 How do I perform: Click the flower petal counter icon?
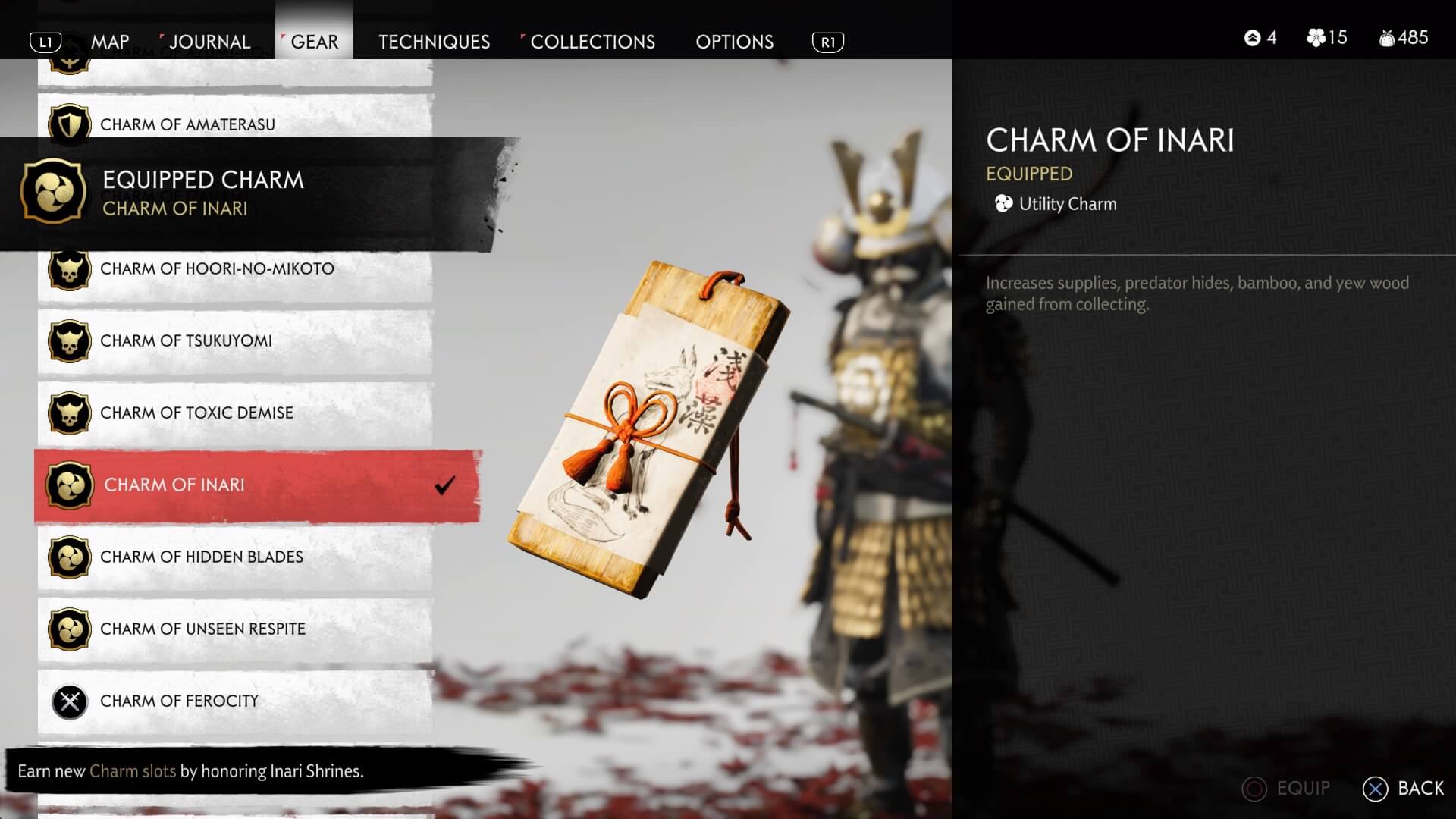[x=1316, y=38]
